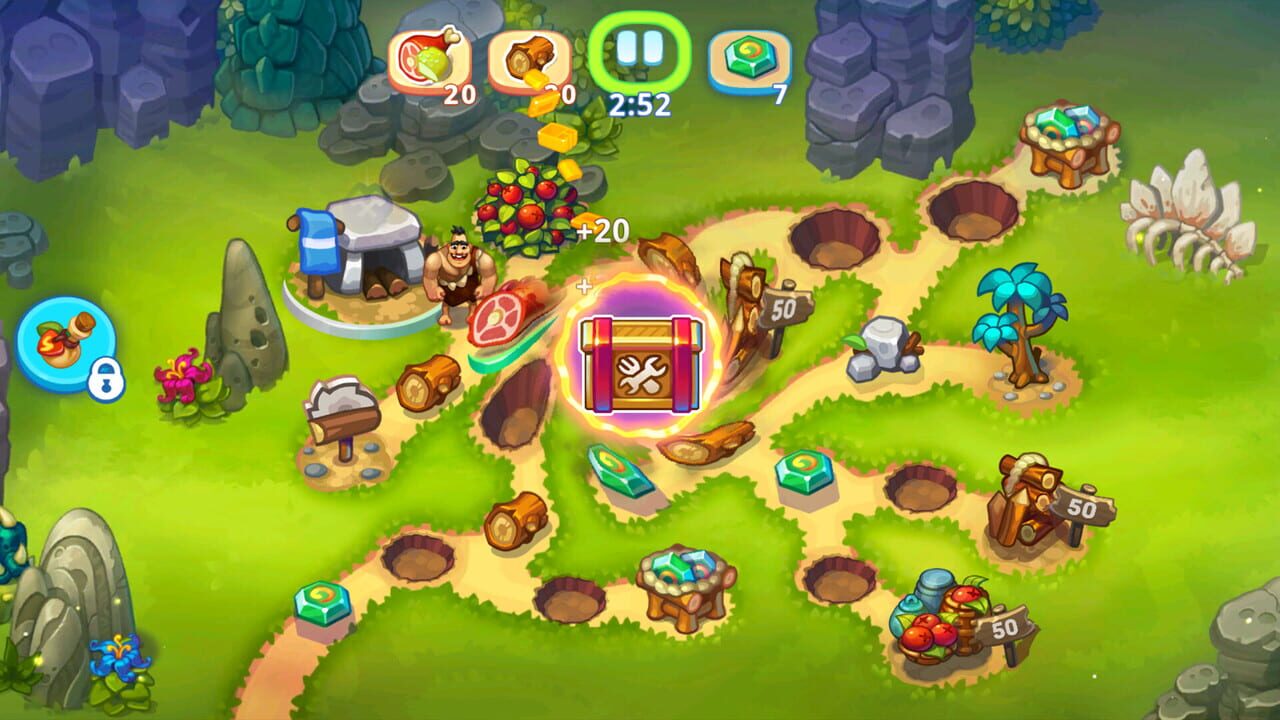Click the 50 sign by the right log pile

[x=1085, y=502]
